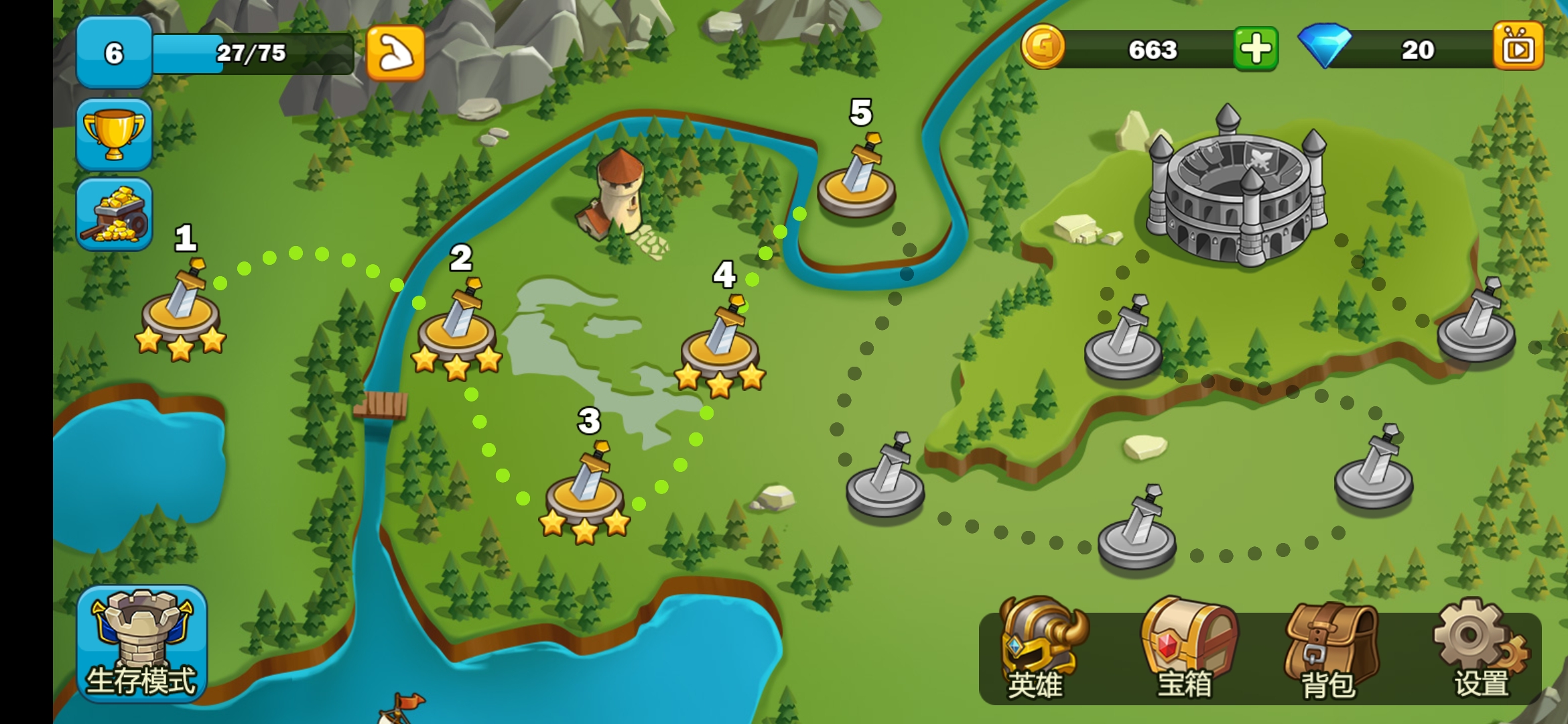
Task: Add more gold with the green plus
Action: point(1256,49)
